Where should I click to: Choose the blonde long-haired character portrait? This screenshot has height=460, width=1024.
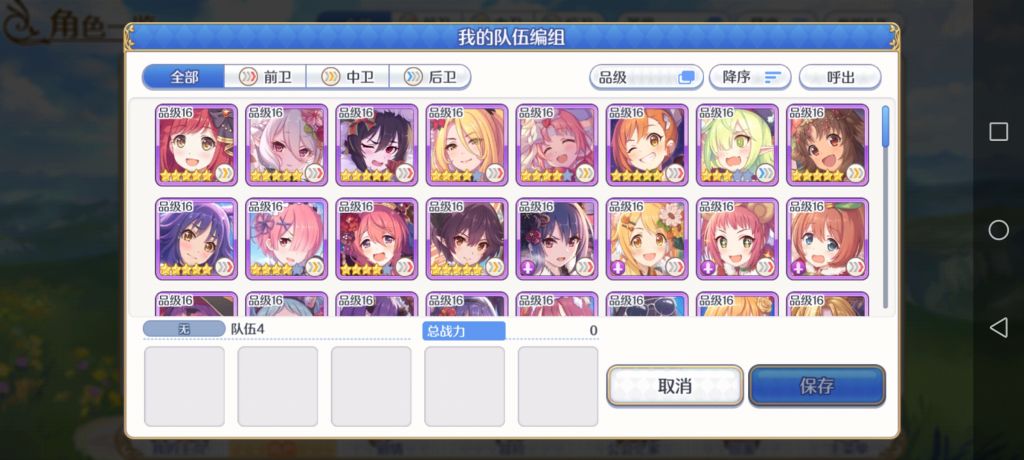click(467, 145)
